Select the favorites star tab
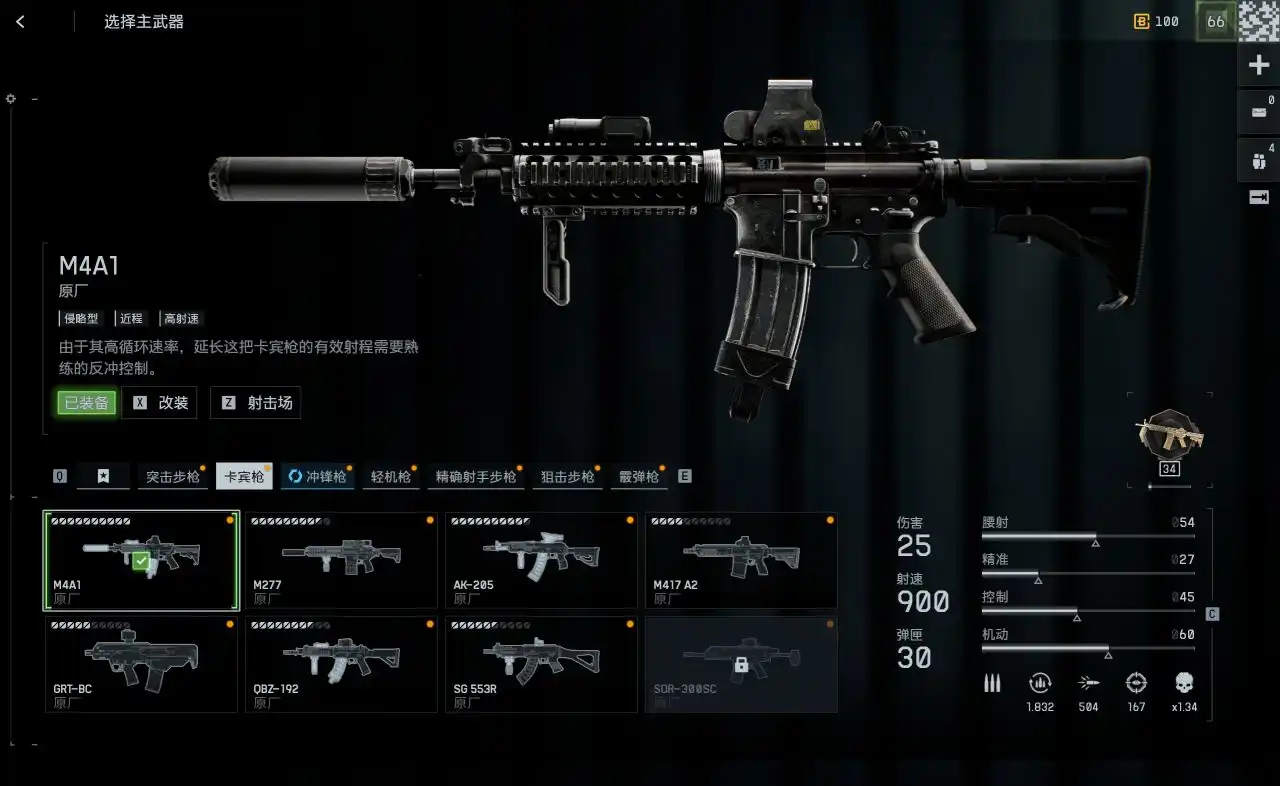1280x786 pixels. coord(103,477)
